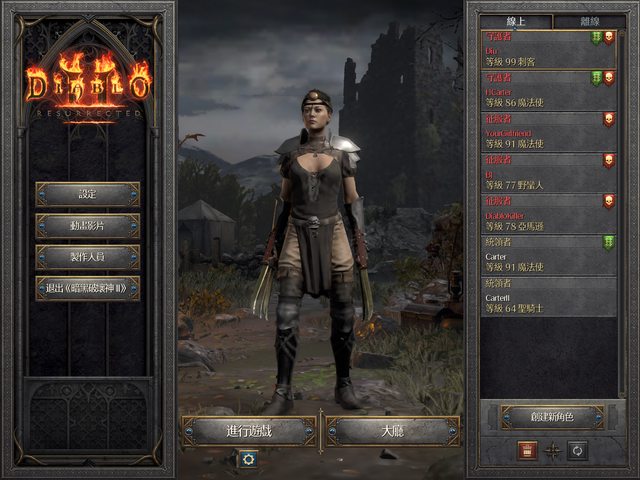
Task: Click the circular arrows convert icon
Action: [x=577, y=451]
